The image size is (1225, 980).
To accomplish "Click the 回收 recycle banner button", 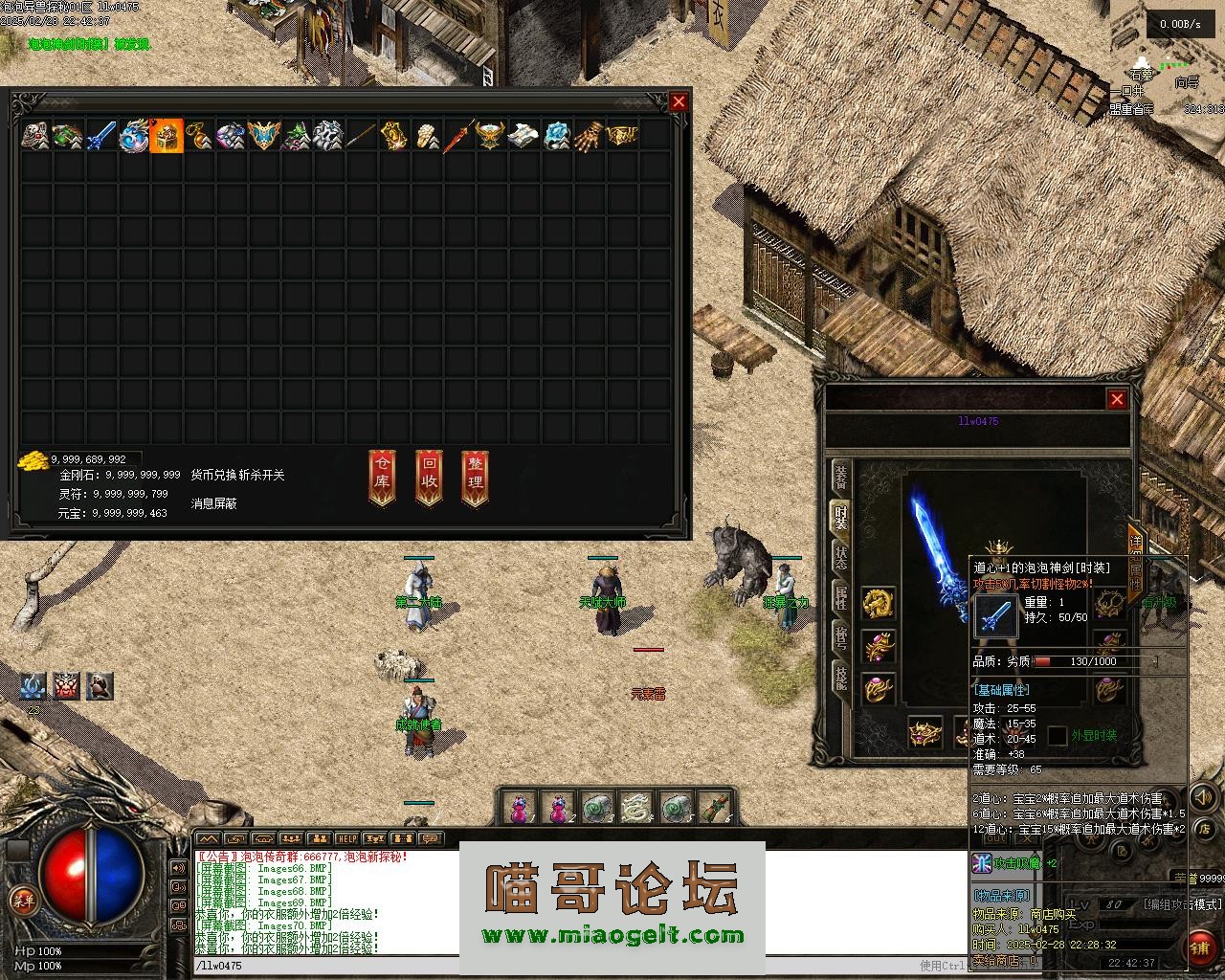I will (429, 476).
